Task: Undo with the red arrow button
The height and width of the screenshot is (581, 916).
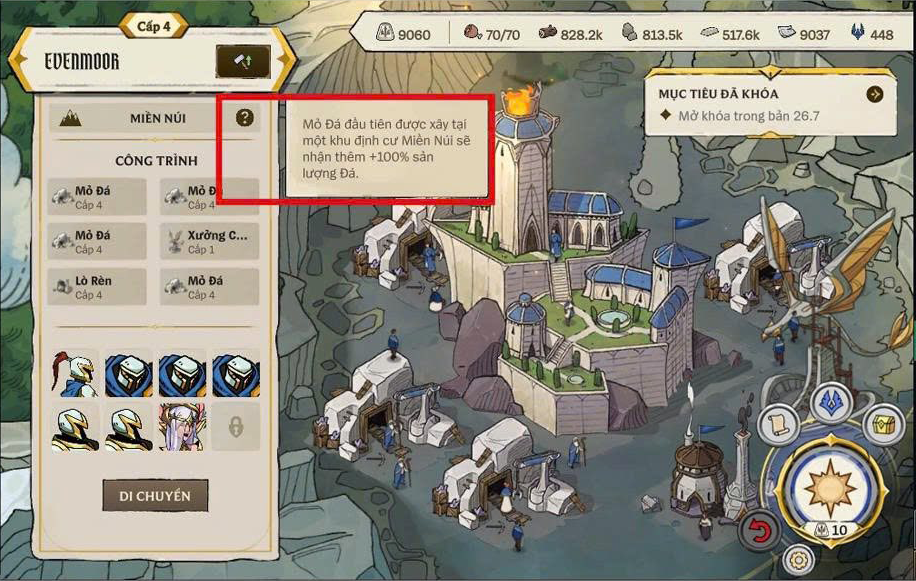Action: [760, 531]
